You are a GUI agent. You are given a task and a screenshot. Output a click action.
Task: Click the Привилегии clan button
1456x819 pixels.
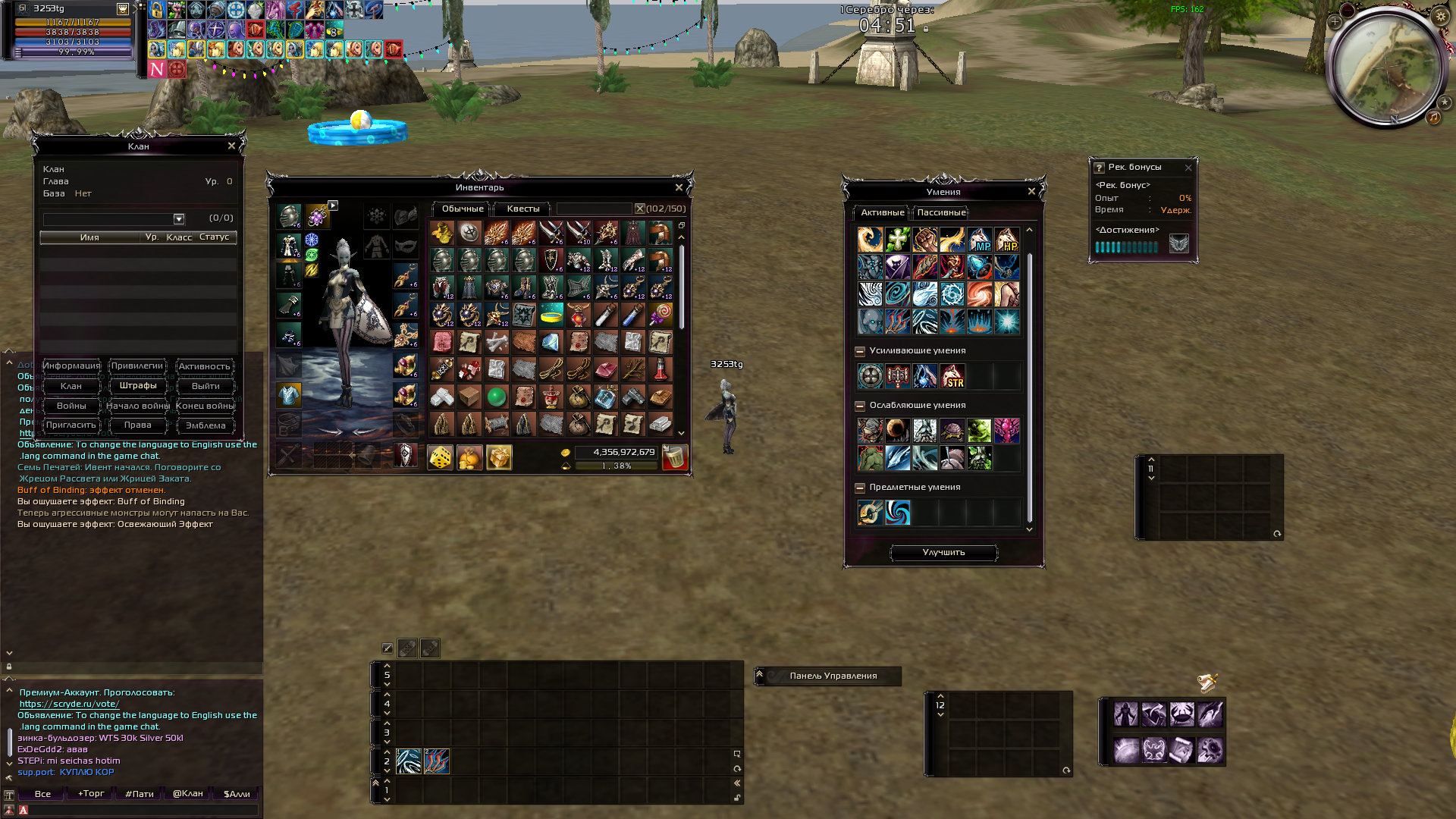click(137, 366)
